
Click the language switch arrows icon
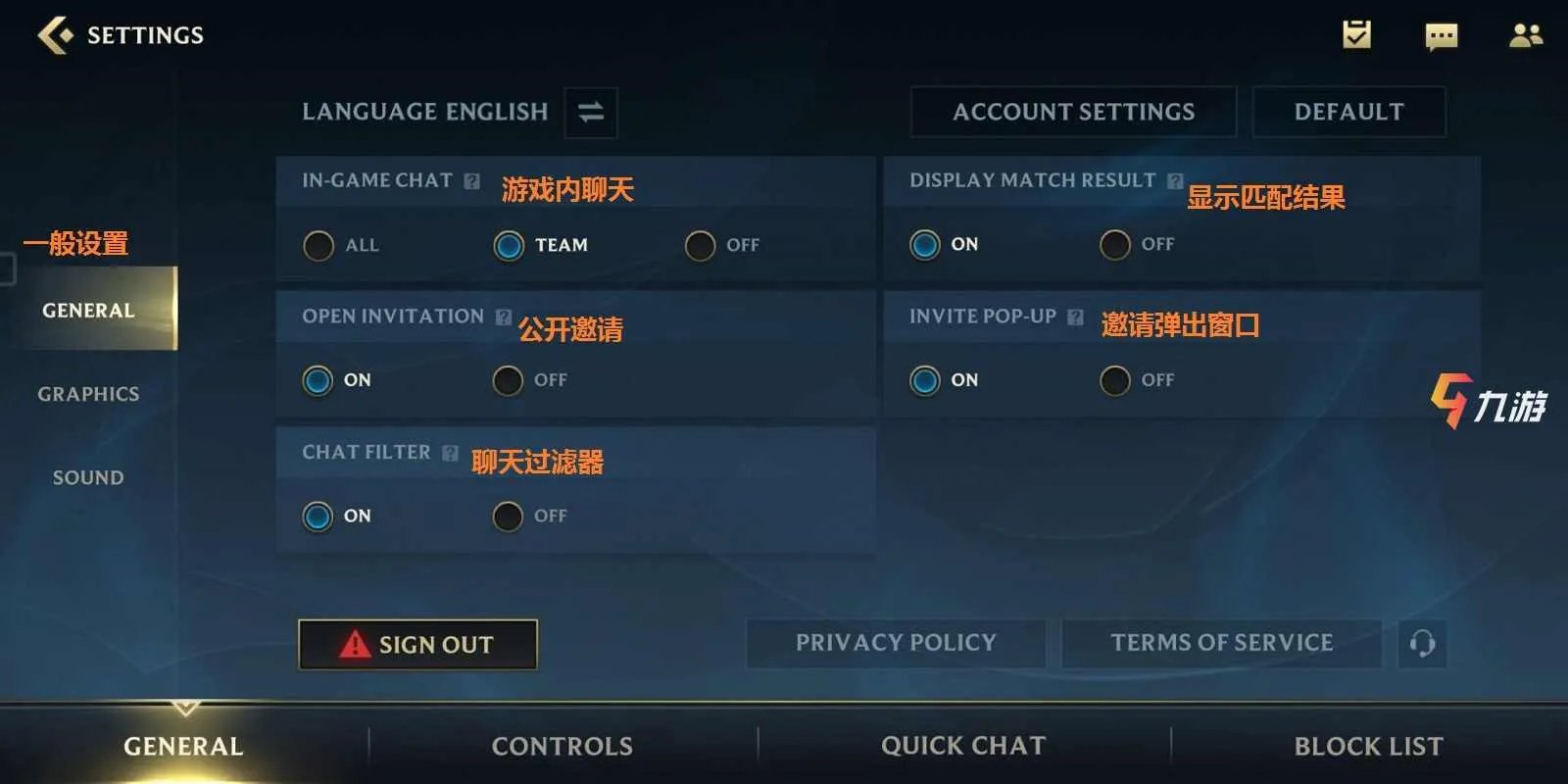(590, 112)
